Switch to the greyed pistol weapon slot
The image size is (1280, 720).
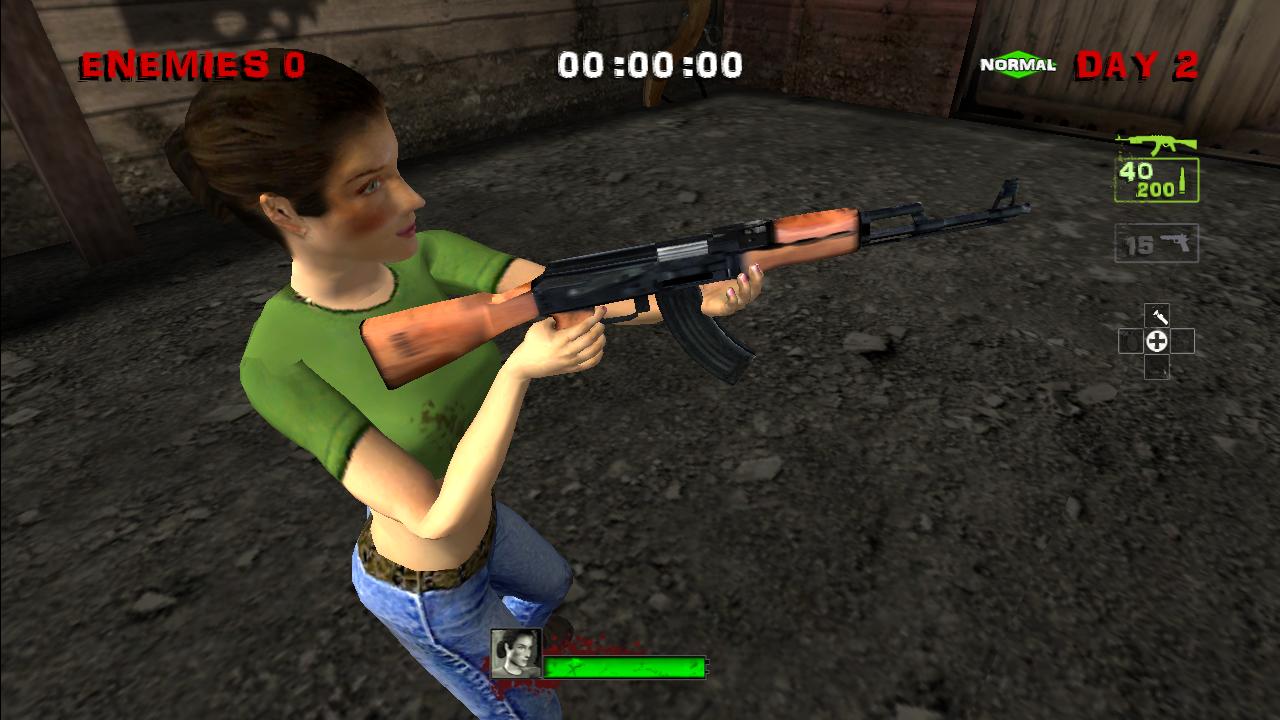(1157, 243)
